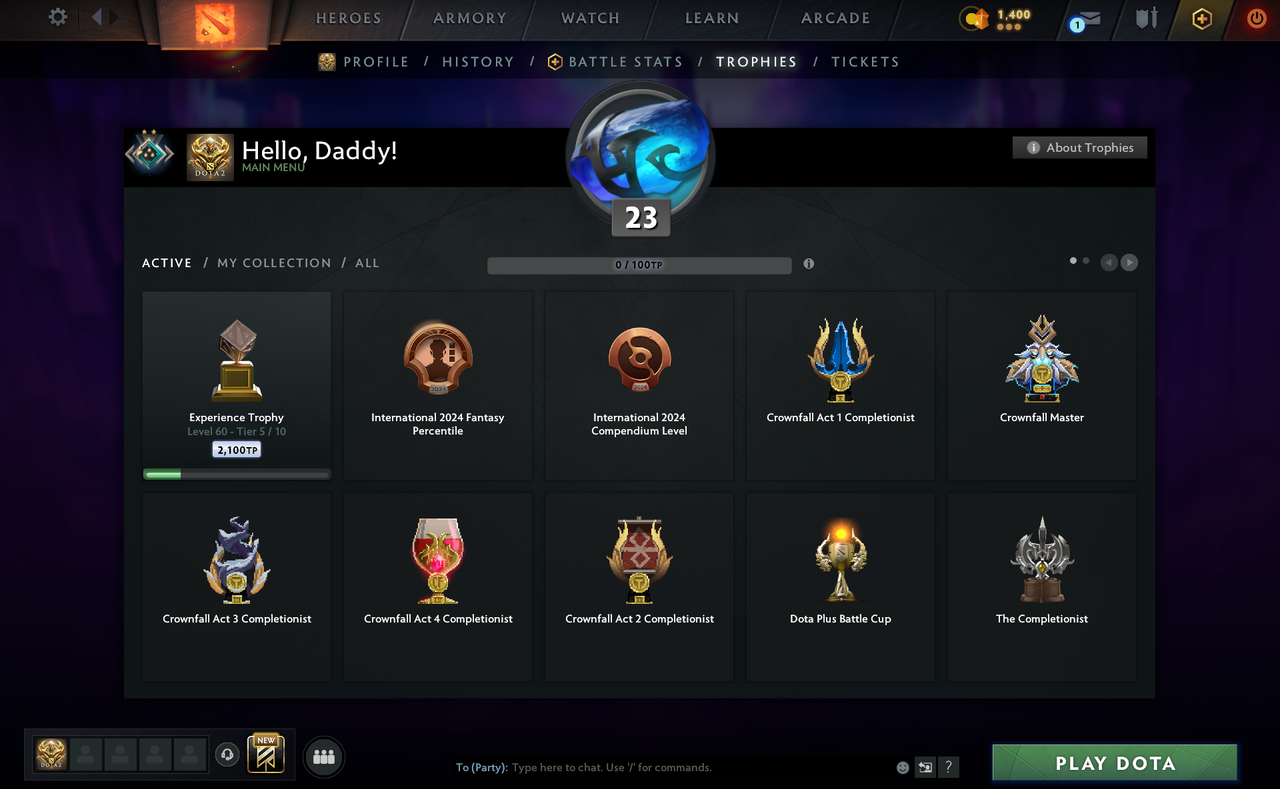
Task: Open the shield-and-sword Armory icon
Action: [x=1145, y=18]
